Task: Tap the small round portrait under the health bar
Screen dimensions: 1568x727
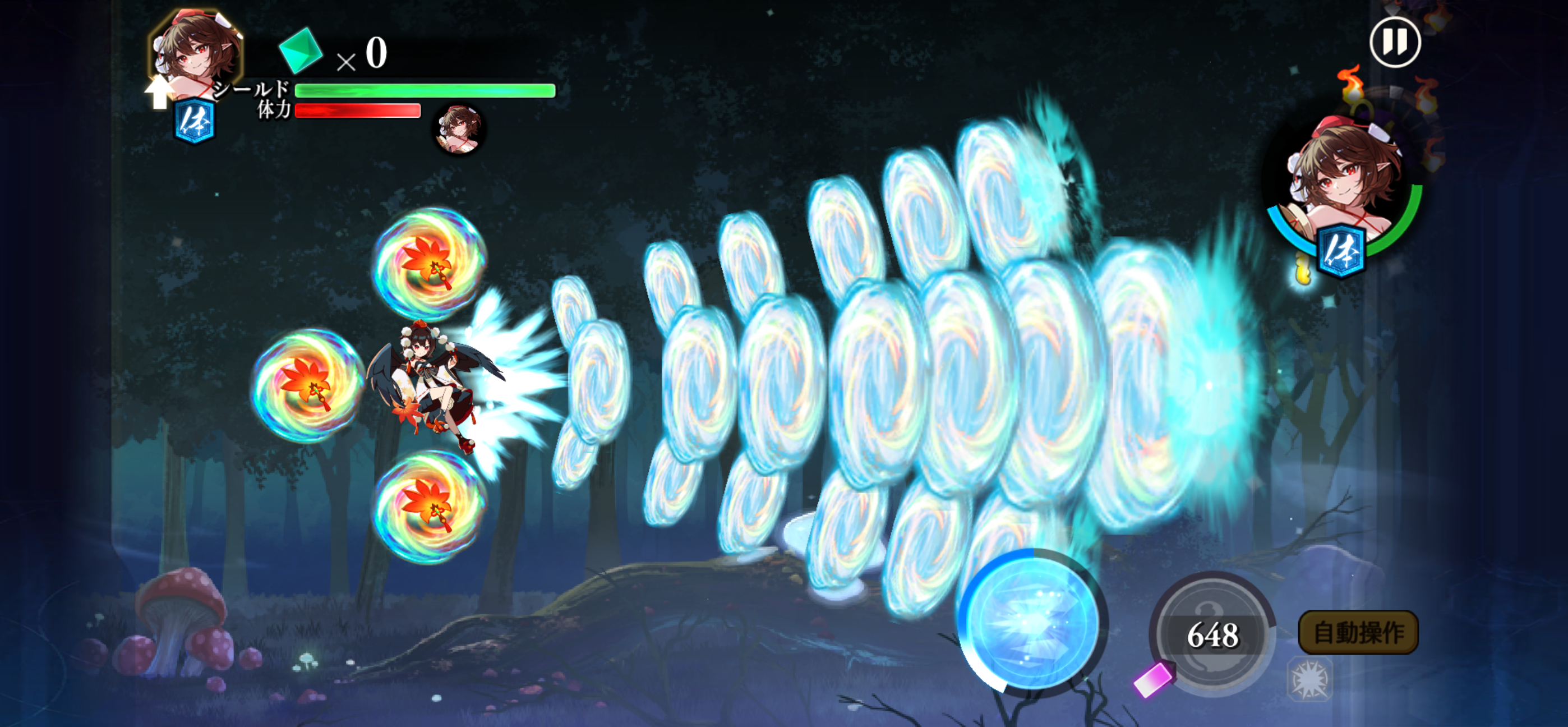Action: [x=459, y=129]
